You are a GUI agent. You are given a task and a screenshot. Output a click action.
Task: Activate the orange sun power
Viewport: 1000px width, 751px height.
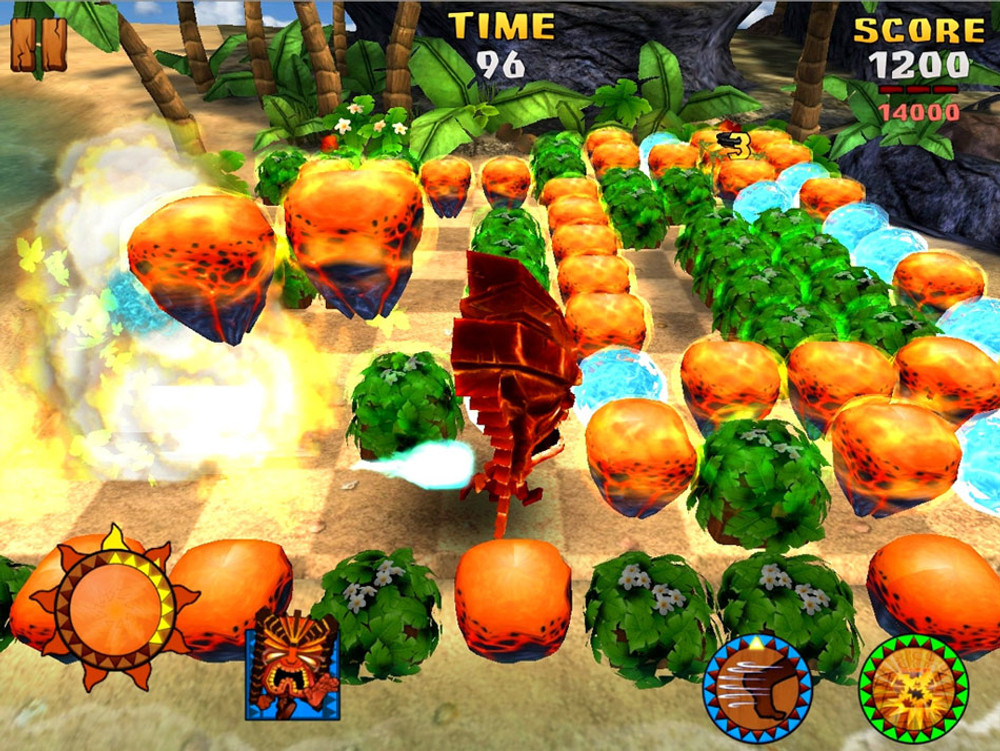pyautogui.click(x=113, y=605)
